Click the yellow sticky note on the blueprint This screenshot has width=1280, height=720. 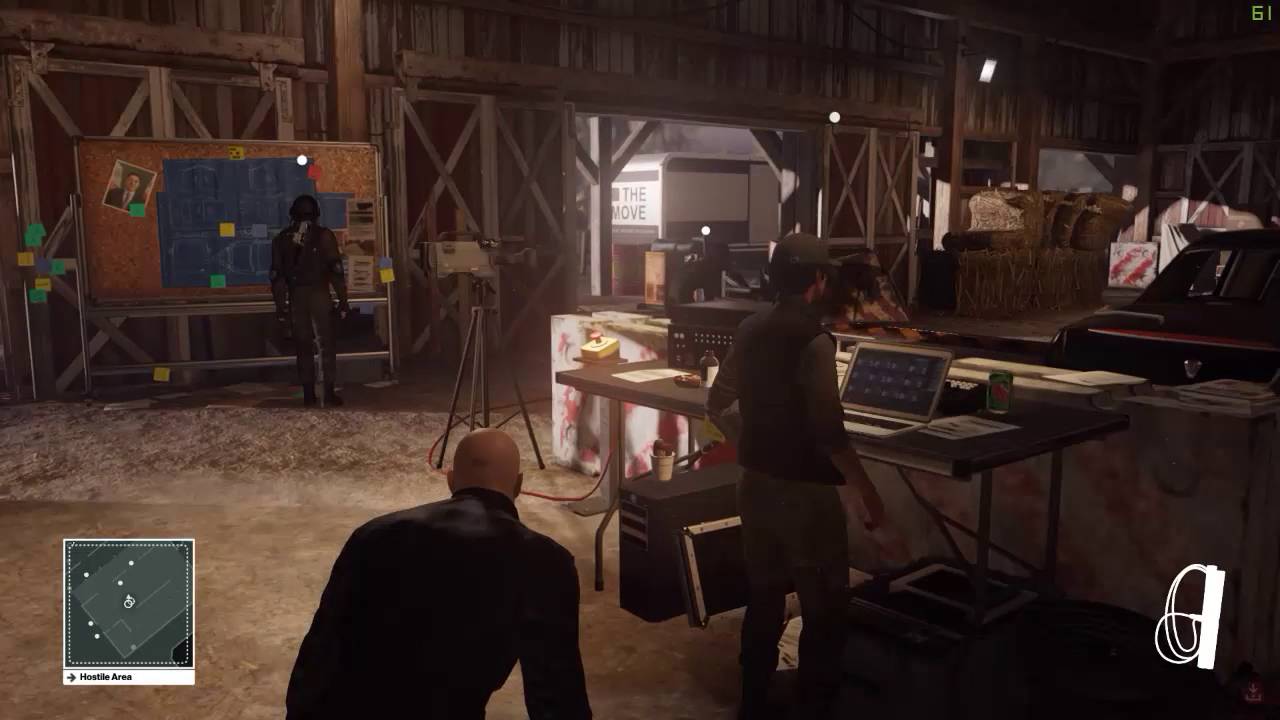click(x=226, y=228)
